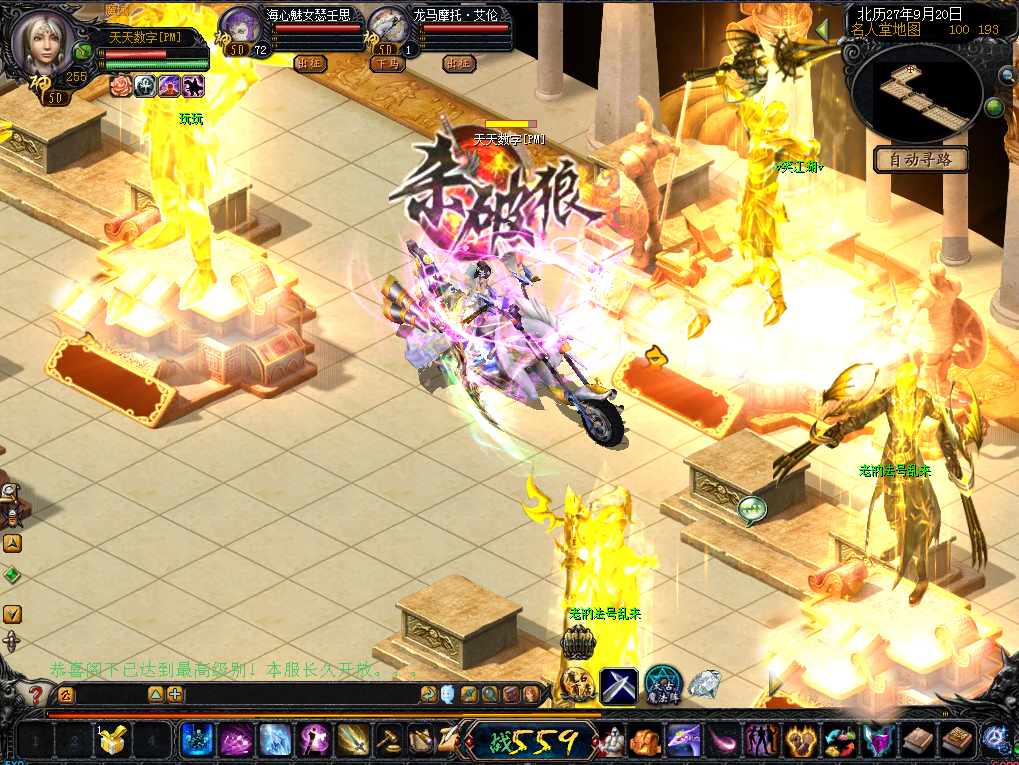
Task: Click the rose buff icon
Action: 121,86
